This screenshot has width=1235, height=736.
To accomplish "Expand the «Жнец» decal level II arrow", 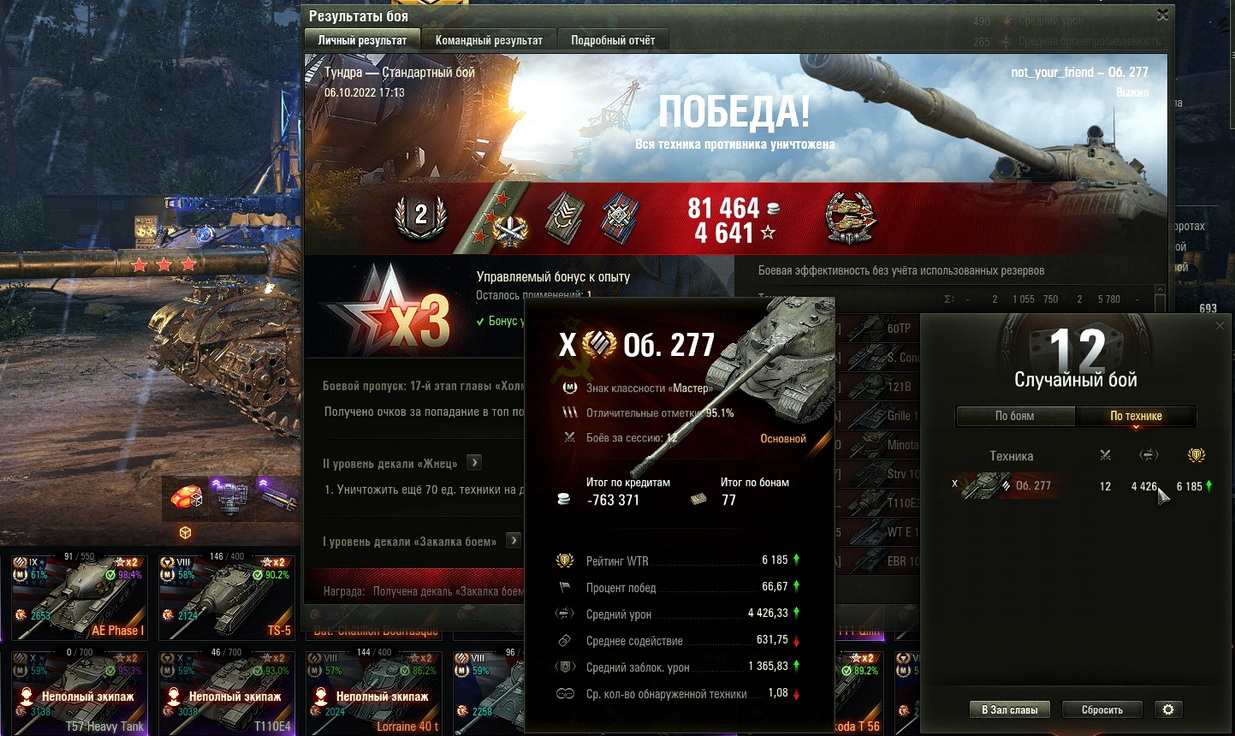I will (474, 463).
